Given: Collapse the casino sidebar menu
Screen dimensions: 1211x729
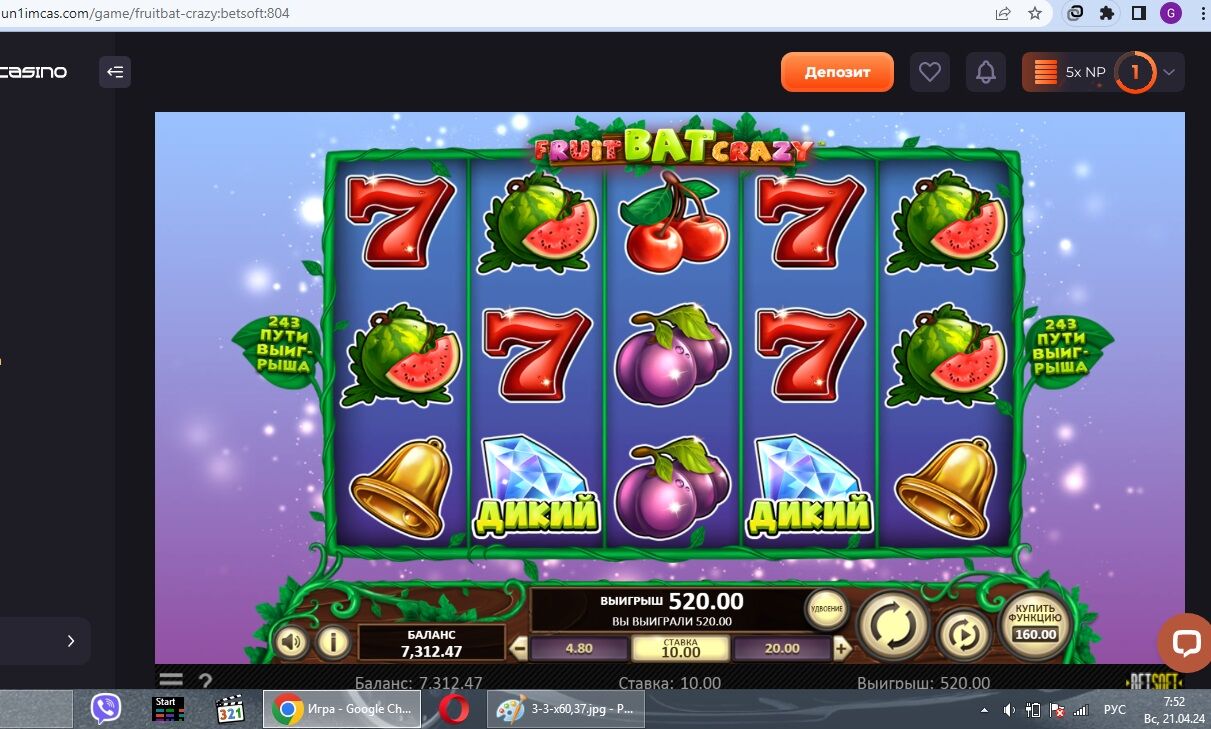Looking at the screenshot, I should pos(115,72).
